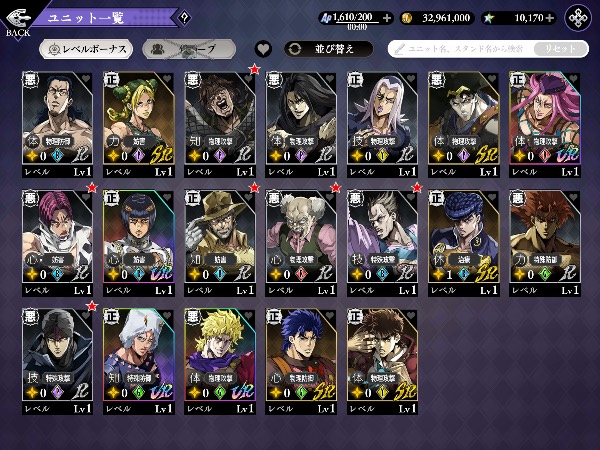This screenshot has width=600, height=450.
Task: Open the 並び替え sort options
Action: point(328,48)
